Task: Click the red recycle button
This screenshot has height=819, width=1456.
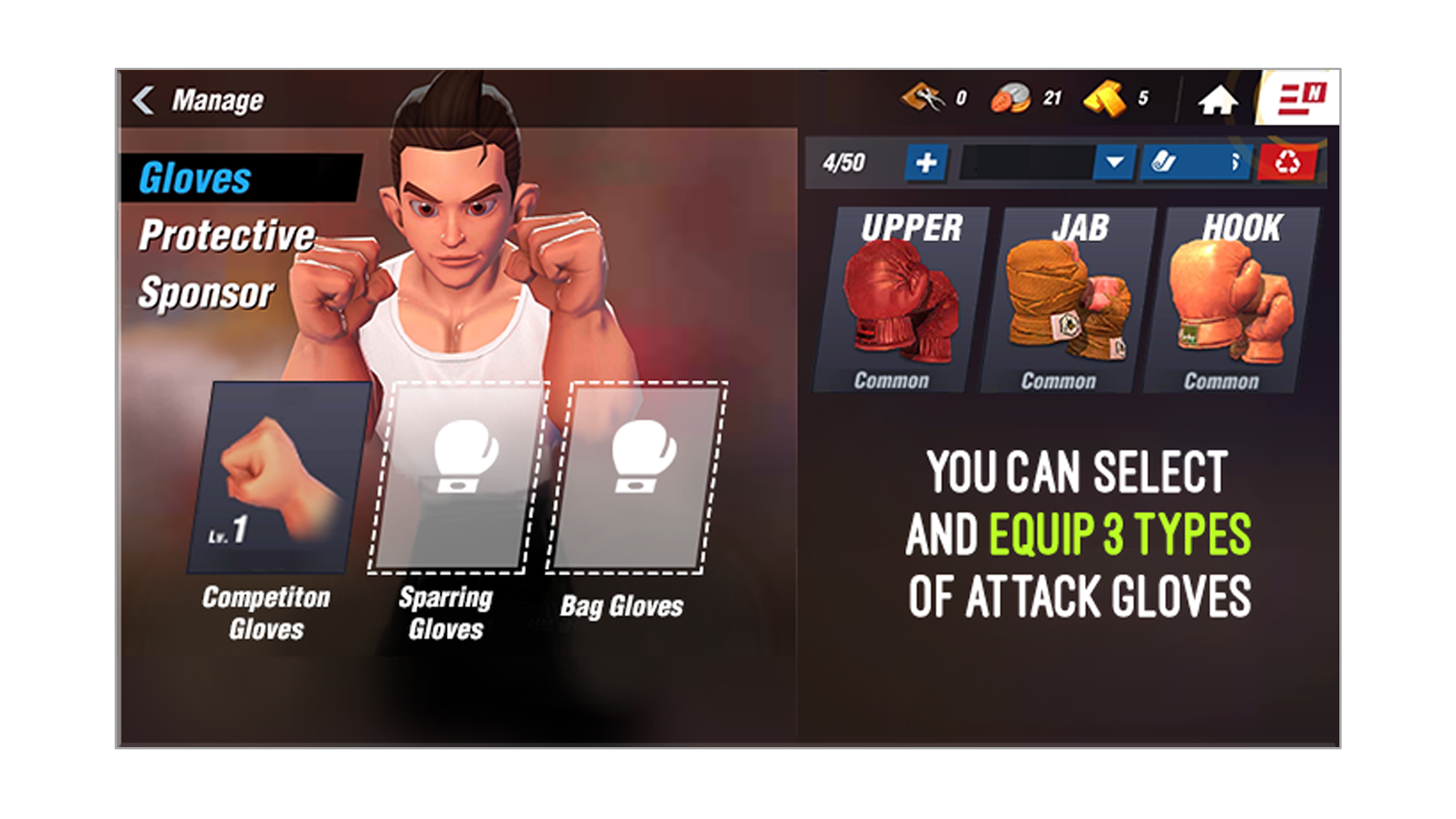Action: coord(1287,163)
